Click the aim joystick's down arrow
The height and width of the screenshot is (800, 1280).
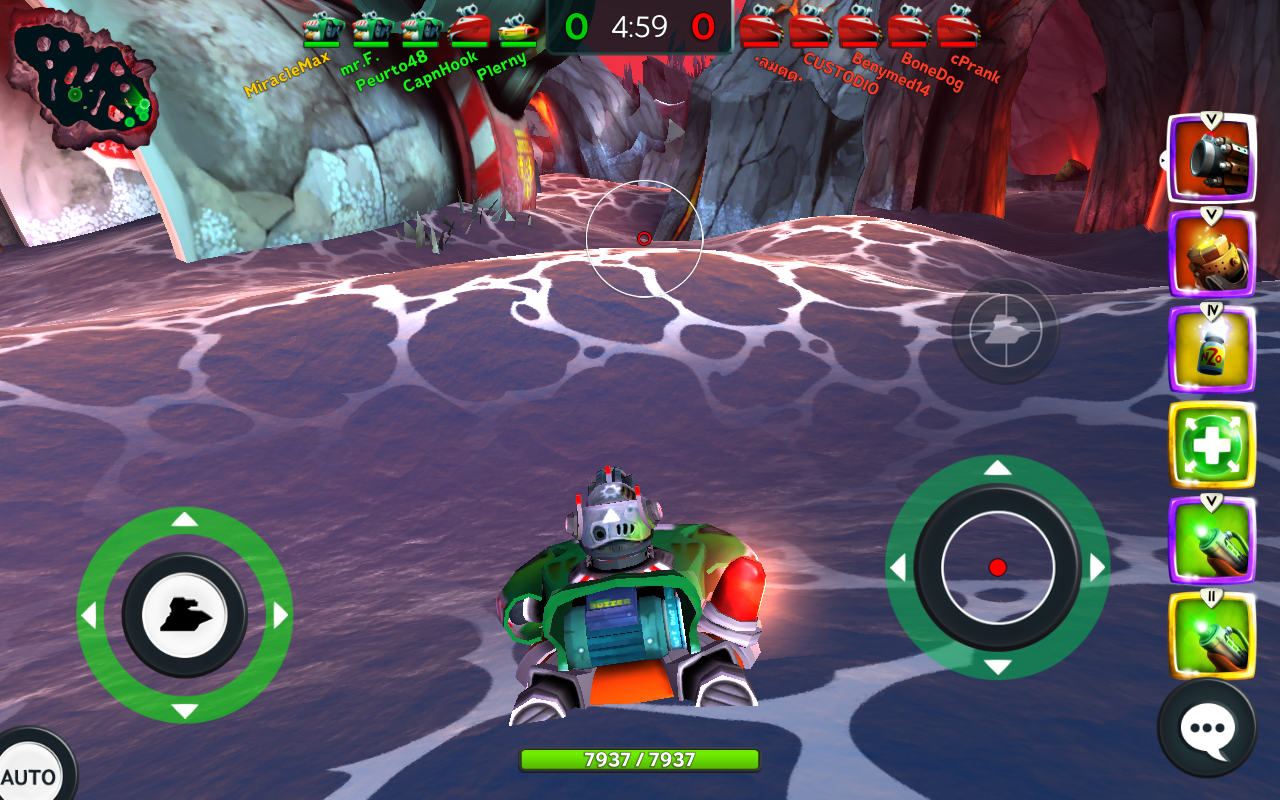997,667
